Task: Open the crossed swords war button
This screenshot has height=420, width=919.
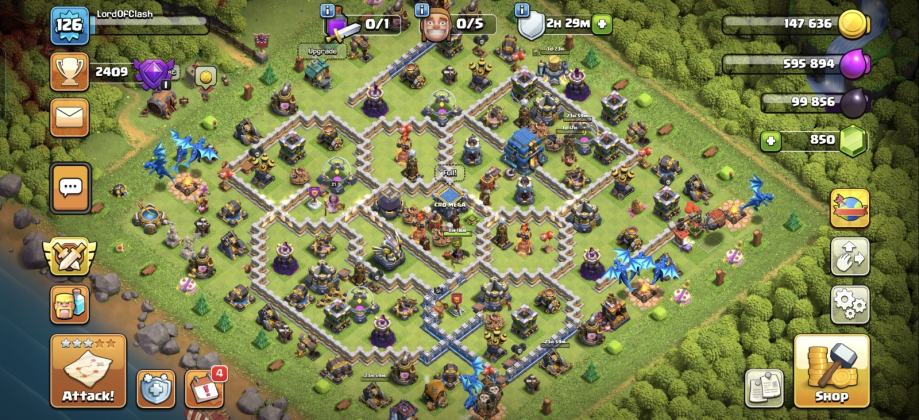Action: point(70,257)
